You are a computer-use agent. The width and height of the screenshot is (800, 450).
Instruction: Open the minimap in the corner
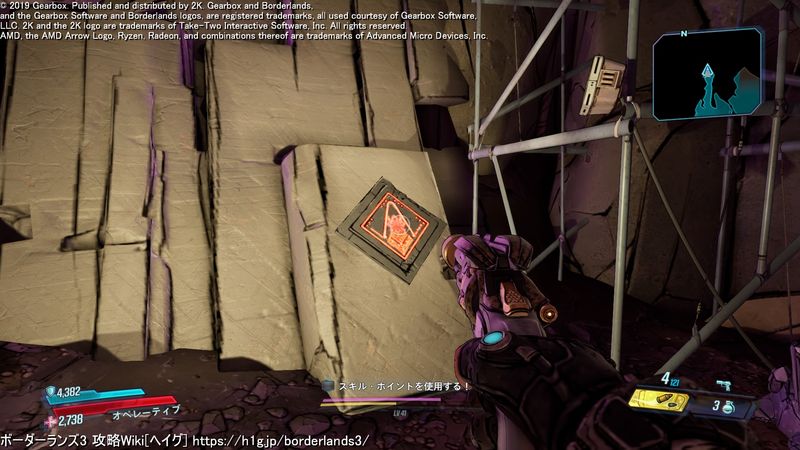(708, 73)
